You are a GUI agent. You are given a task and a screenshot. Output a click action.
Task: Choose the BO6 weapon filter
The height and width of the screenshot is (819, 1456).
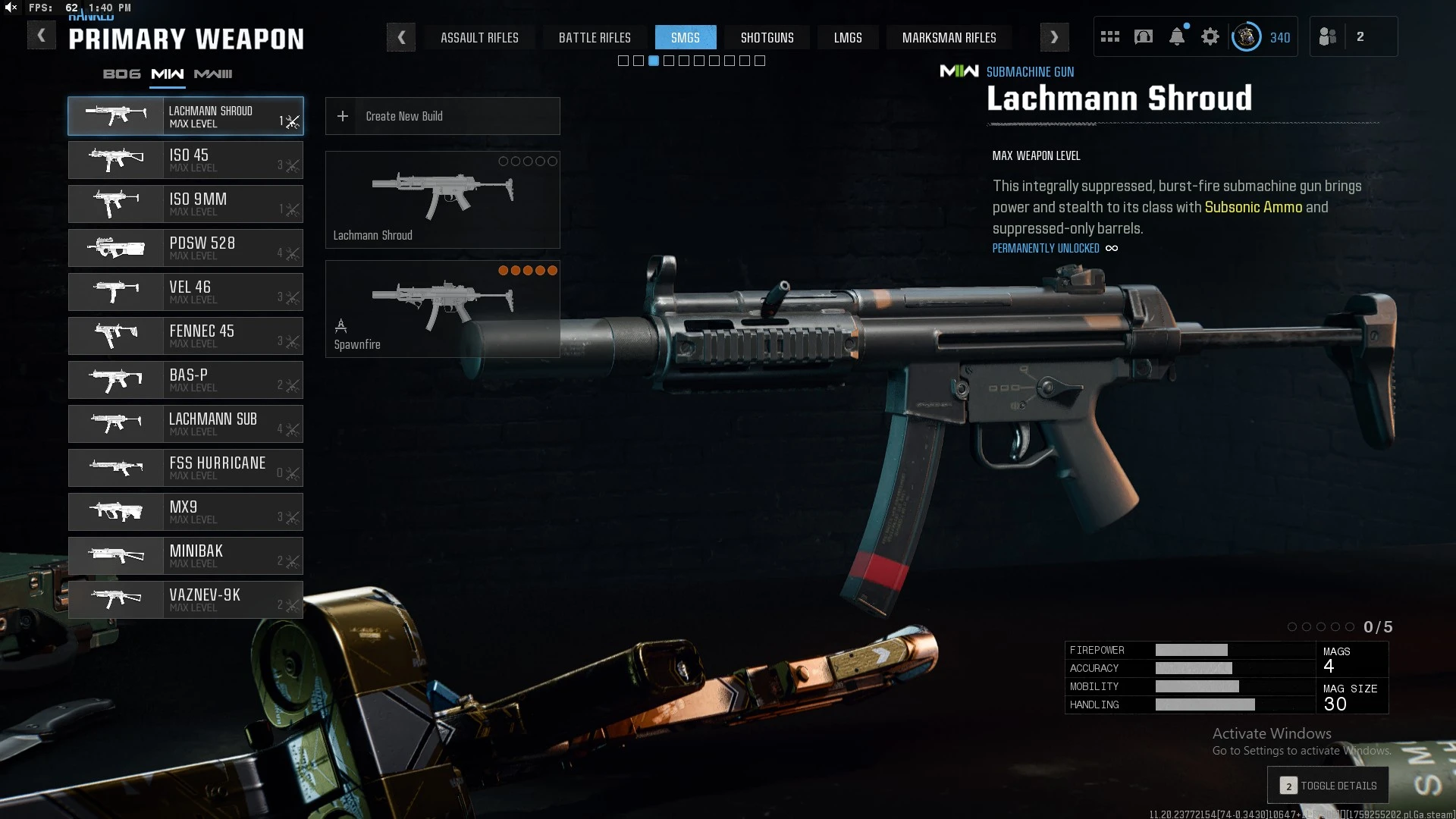tap(121, 74)
